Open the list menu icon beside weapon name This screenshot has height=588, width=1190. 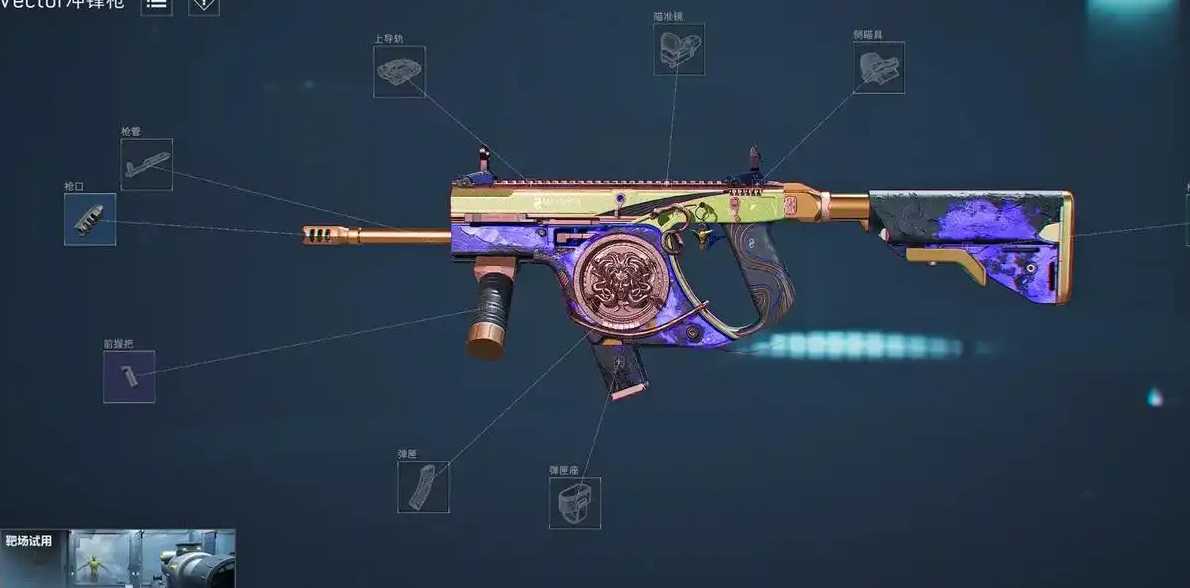pyautogui.click(x=156, y=5)
